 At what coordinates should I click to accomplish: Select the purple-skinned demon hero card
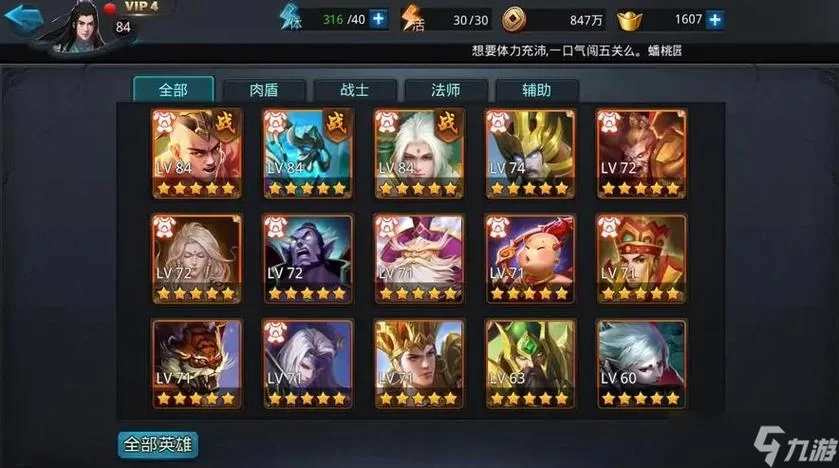[x=307, y=258]
